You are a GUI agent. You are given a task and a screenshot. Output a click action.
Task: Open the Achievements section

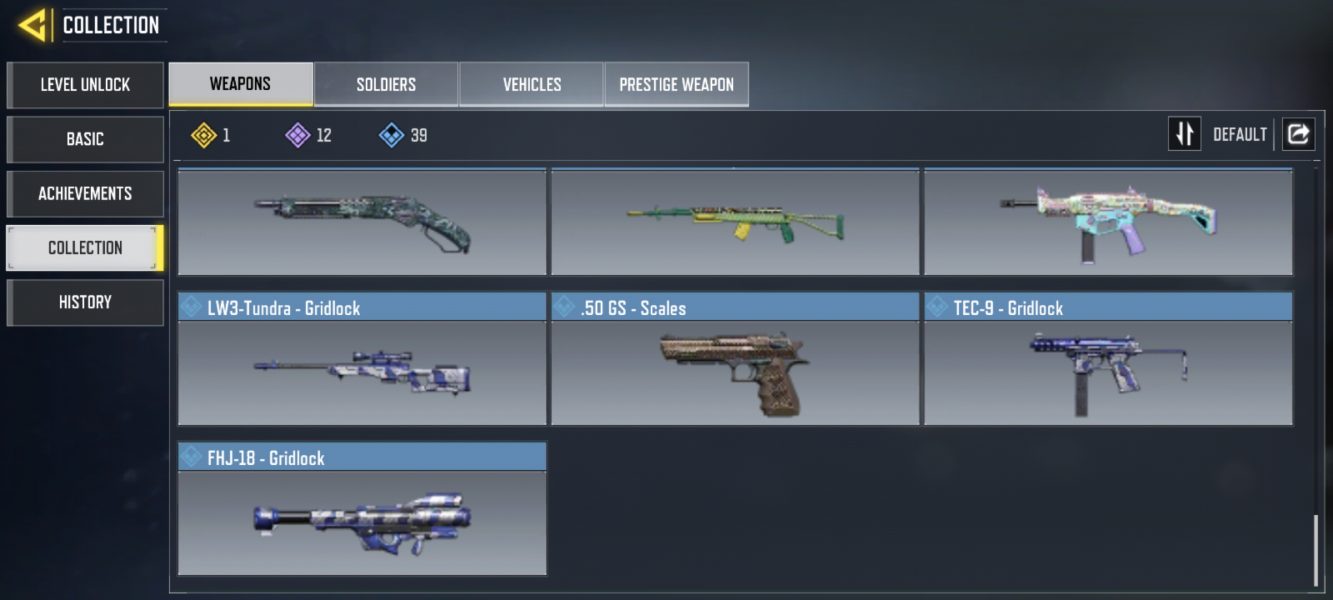pyautogui.click(x=85, y=193)
